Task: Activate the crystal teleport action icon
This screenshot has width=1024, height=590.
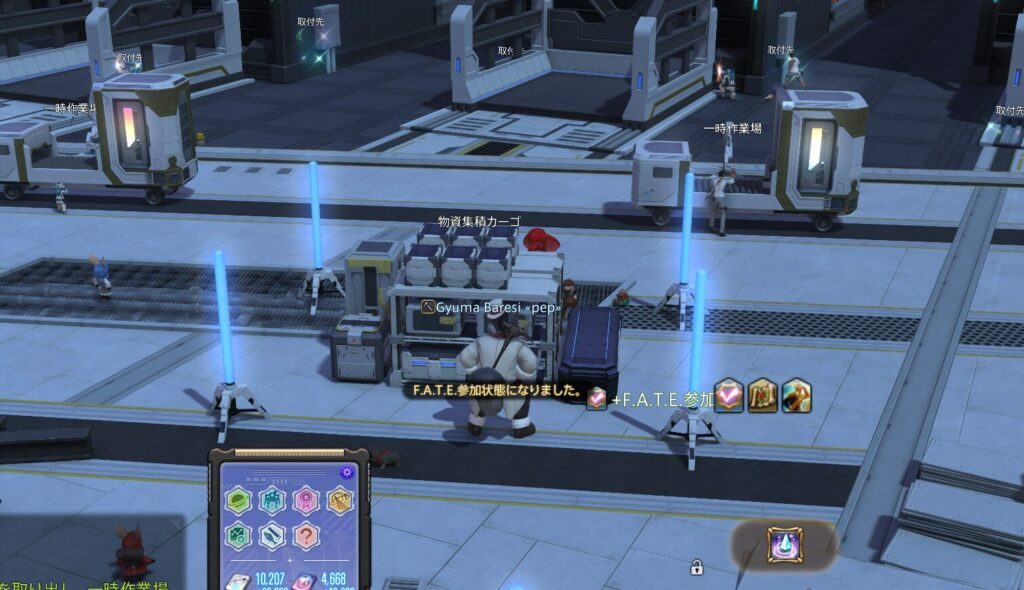Action: 784,545
